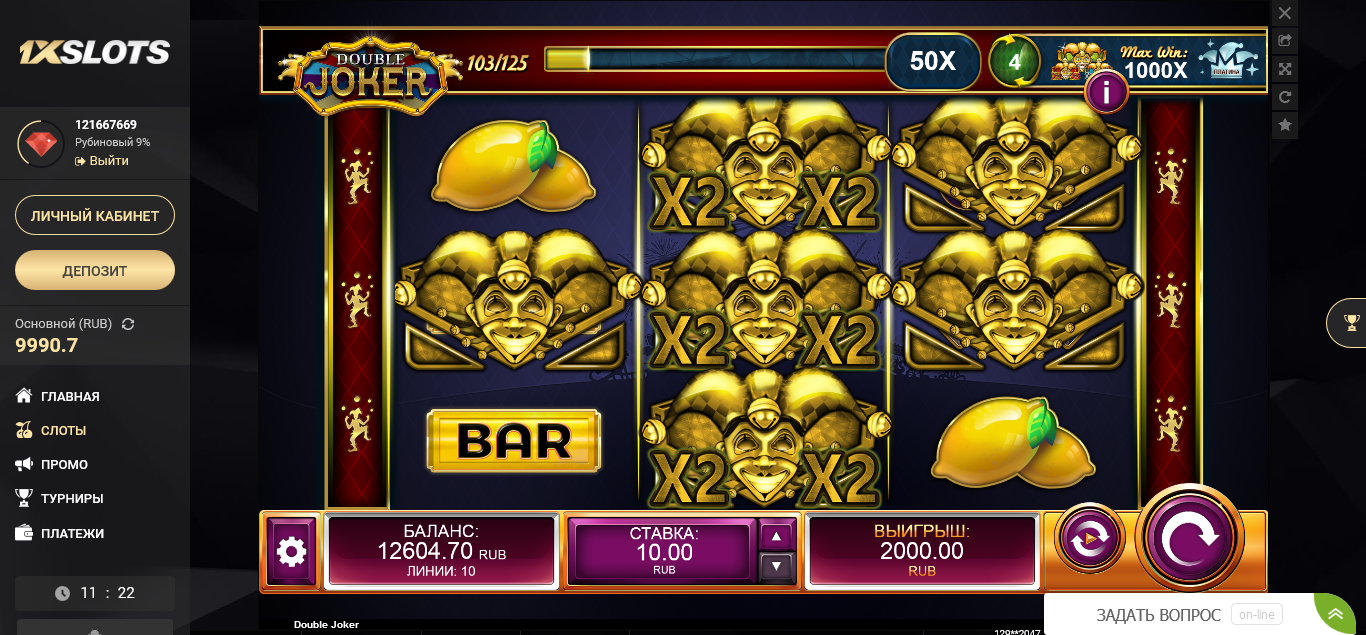
Task: Increase the bet with the up arrow
Action: 777,536
